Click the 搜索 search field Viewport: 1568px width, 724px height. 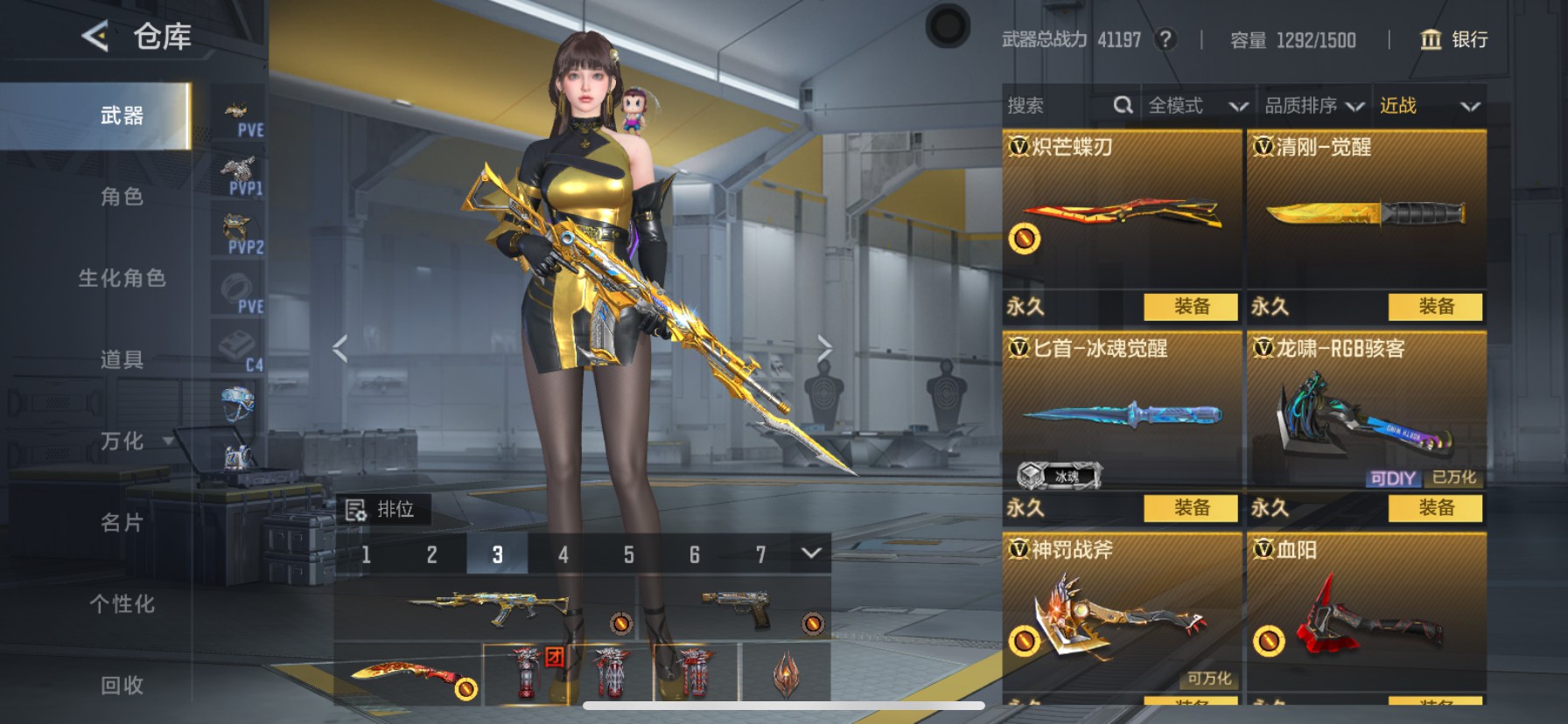[x=1059, y=106]
